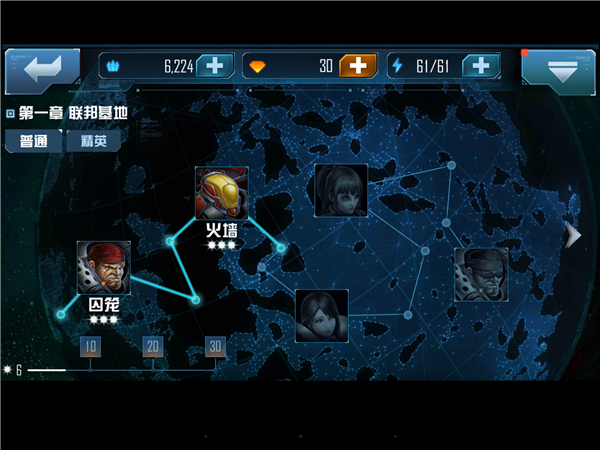Switch to the 普通 difficulty tab
Viewport: 600px width, 450px height.
pyautogui.click(x=33, y=141)
